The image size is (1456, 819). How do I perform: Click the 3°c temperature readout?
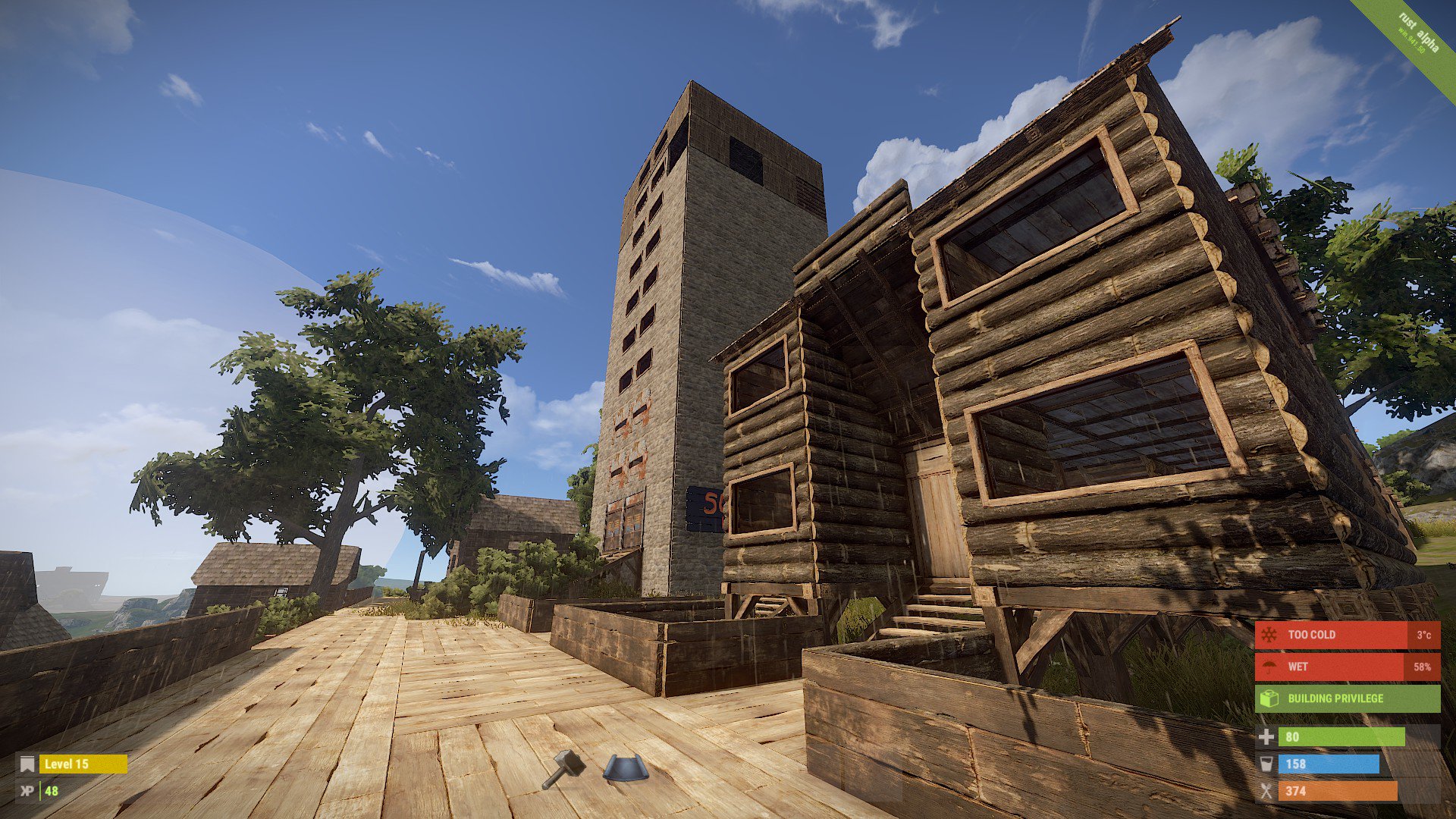(1423, 635)
